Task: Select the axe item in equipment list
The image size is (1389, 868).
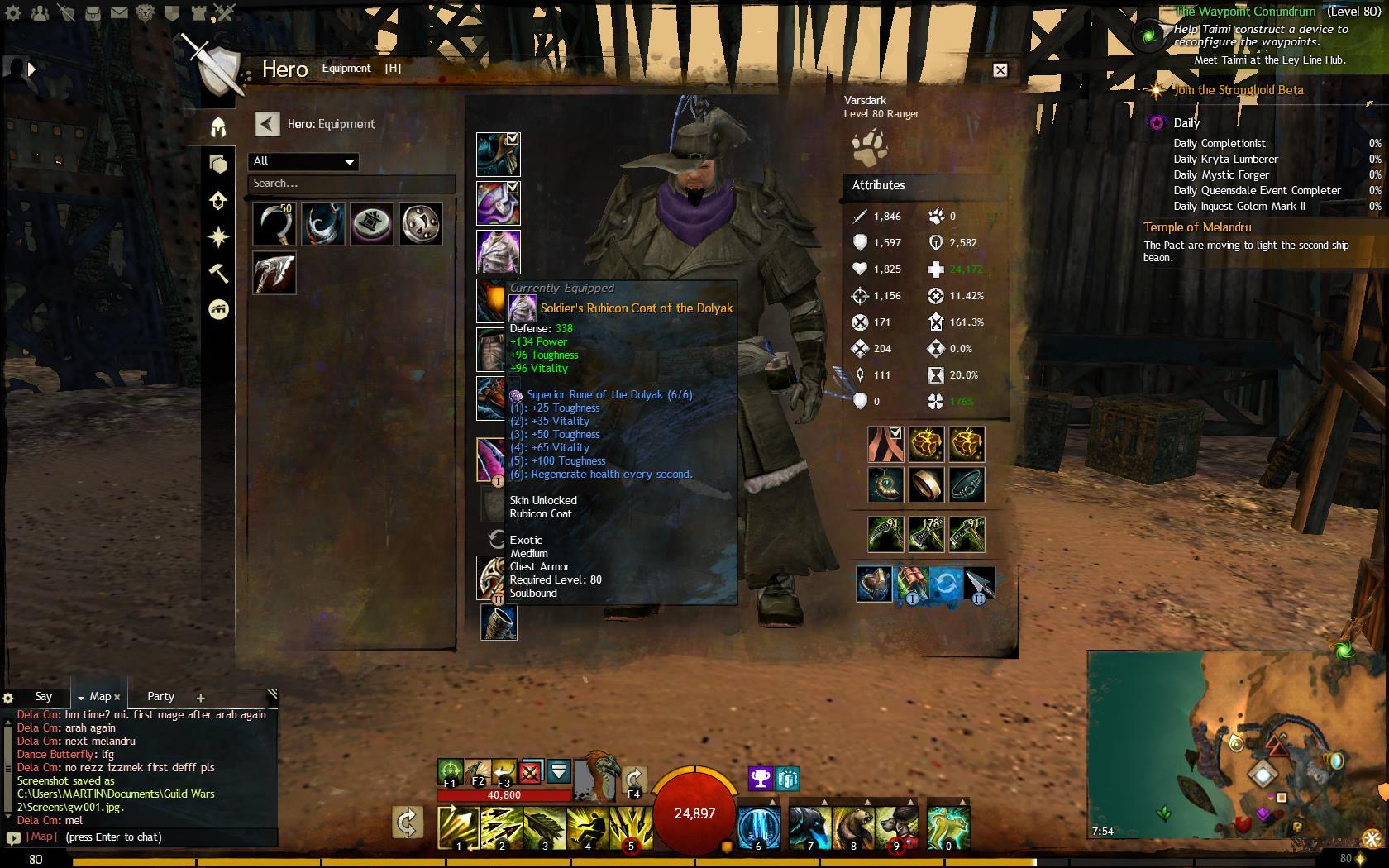Action: pos(274,273)
